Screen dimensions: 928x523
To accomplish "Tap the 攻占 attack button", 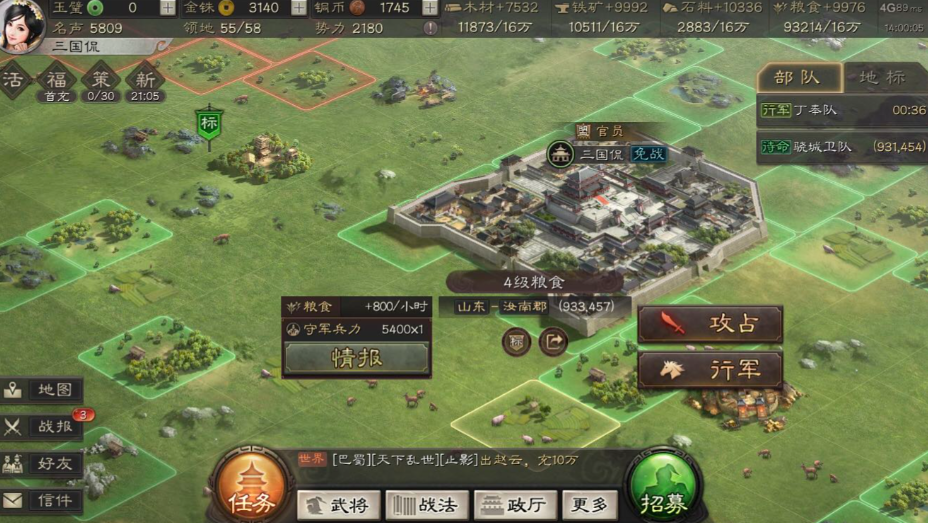I will click(x=710, y=324).
